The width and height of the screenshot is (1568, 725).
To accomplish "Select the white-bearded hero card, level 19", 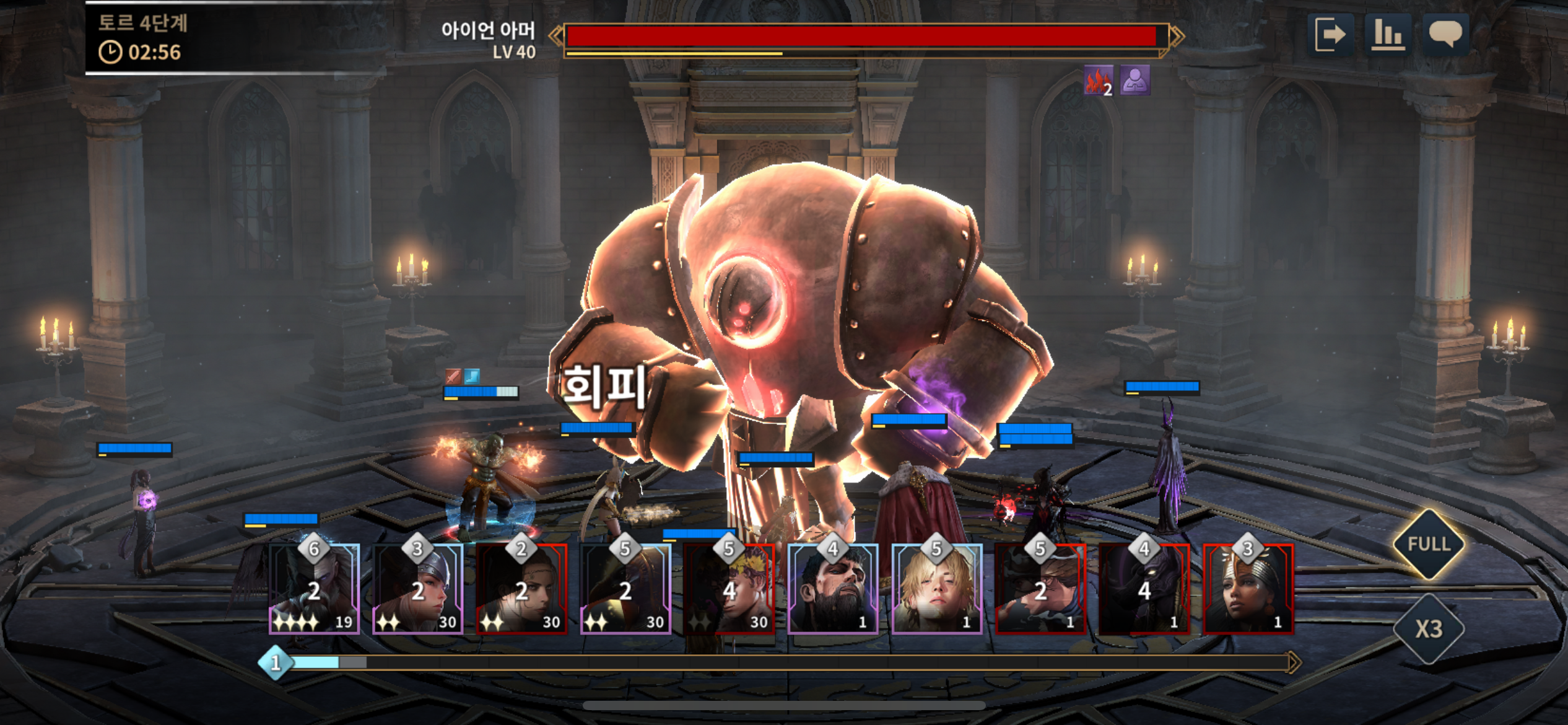I will [314, 589].
